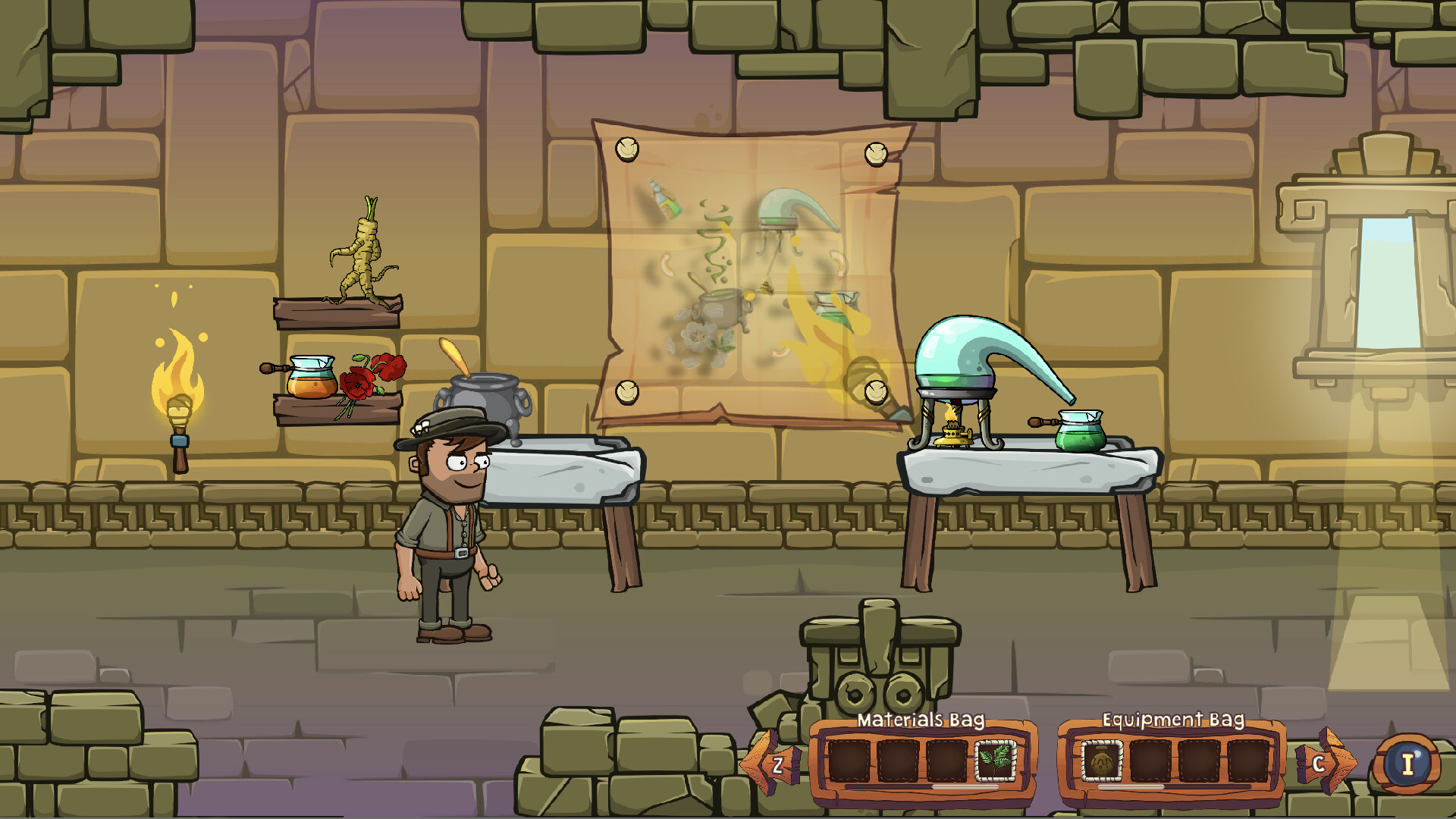Click the green potion jug beside the alembic

tap(1081, 438)
